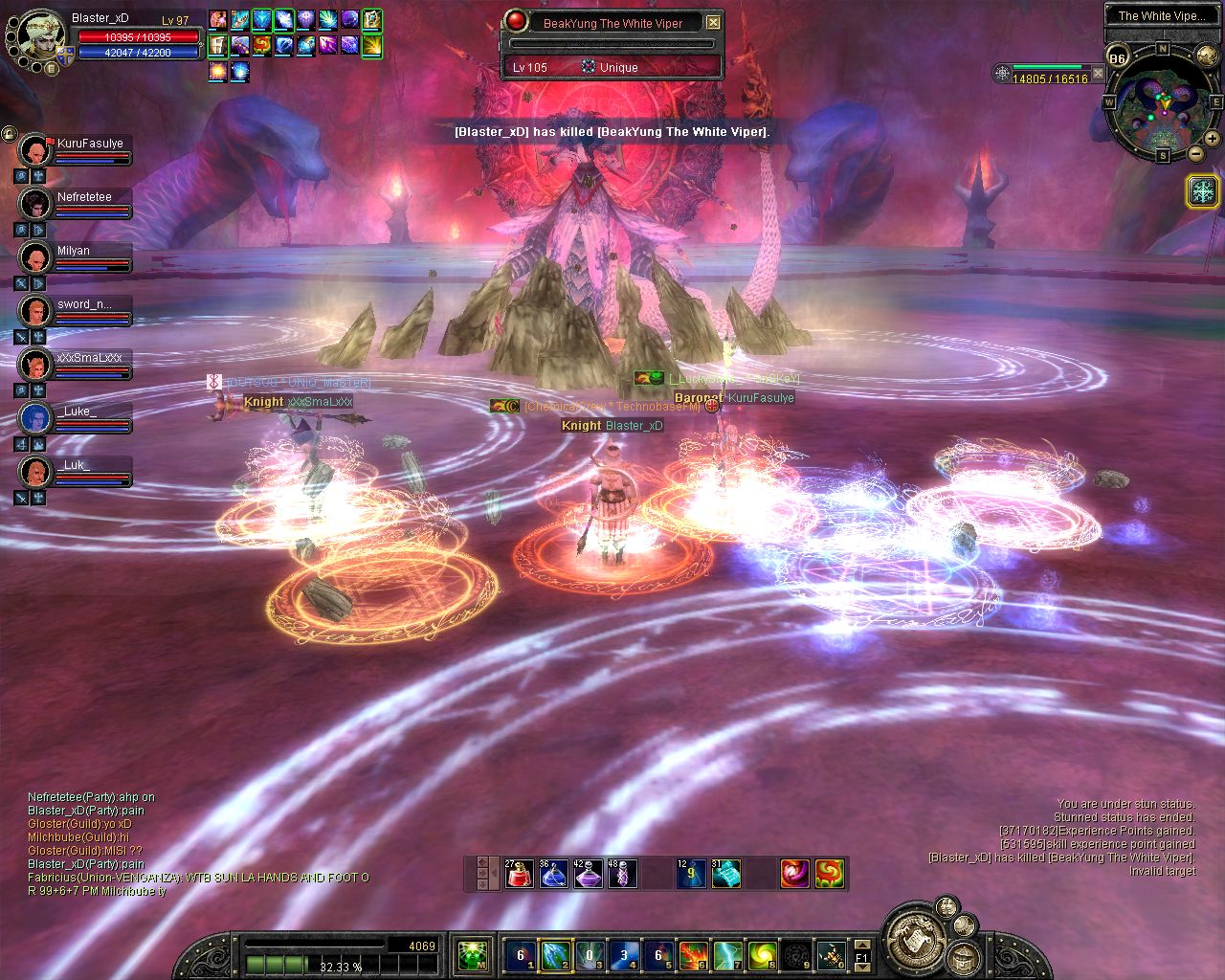
Task: Zoom in the minimap with plus button
Action: (1213, 140)
